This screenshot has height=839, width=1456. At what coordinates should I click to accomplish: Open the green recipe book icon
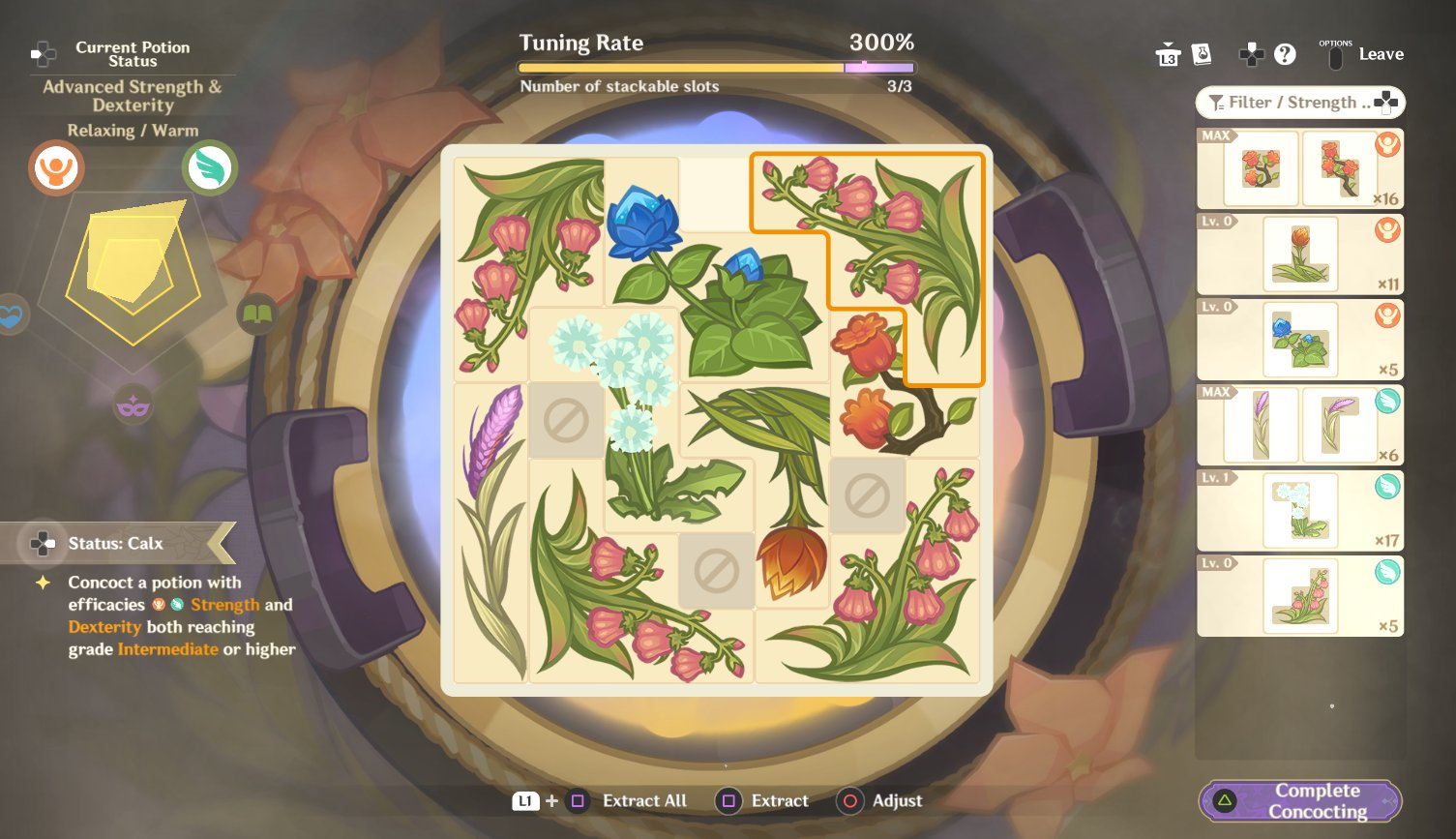tap(256, 315)
